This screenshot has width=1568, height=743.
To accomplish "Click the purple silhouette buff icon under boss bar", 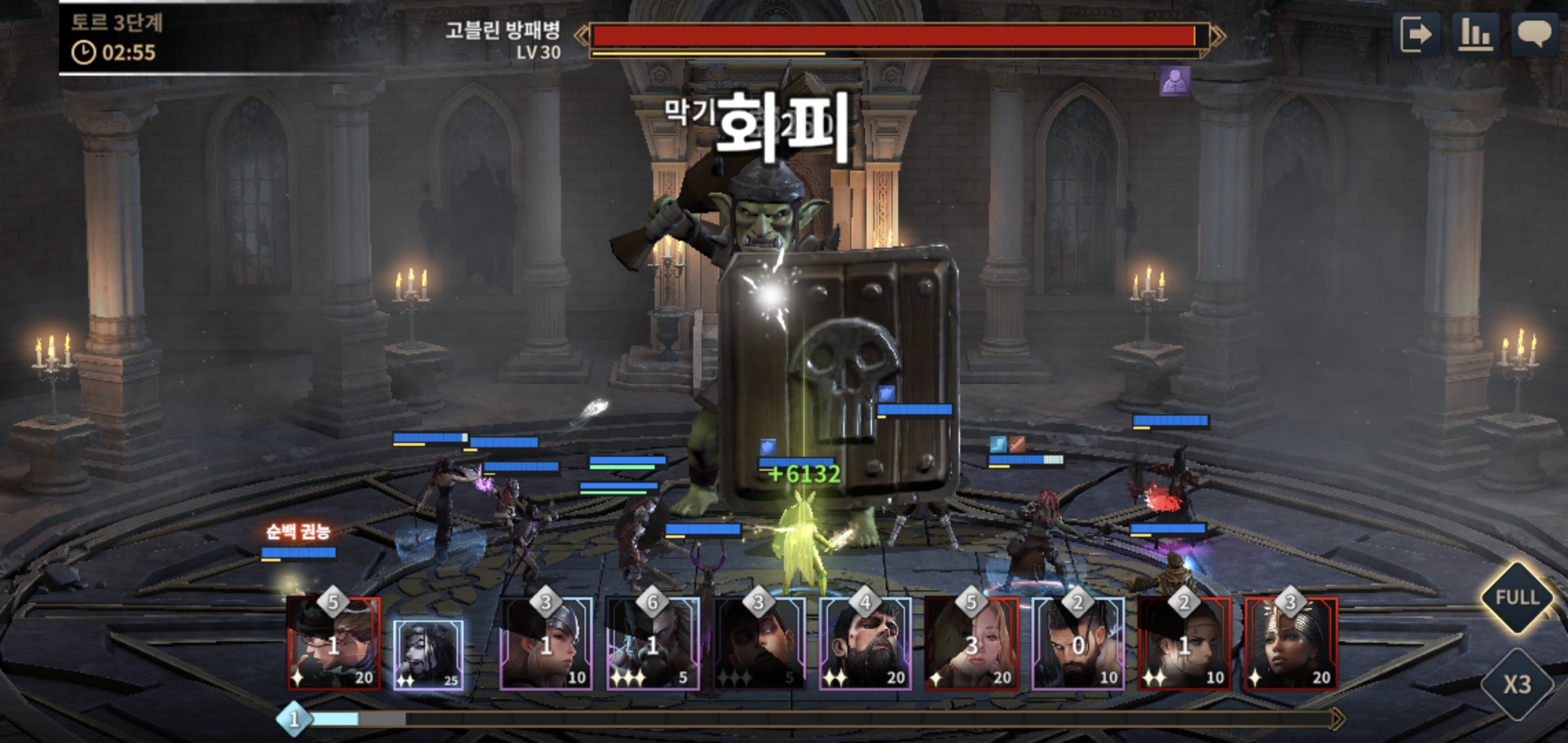I will click(1175, 81).
